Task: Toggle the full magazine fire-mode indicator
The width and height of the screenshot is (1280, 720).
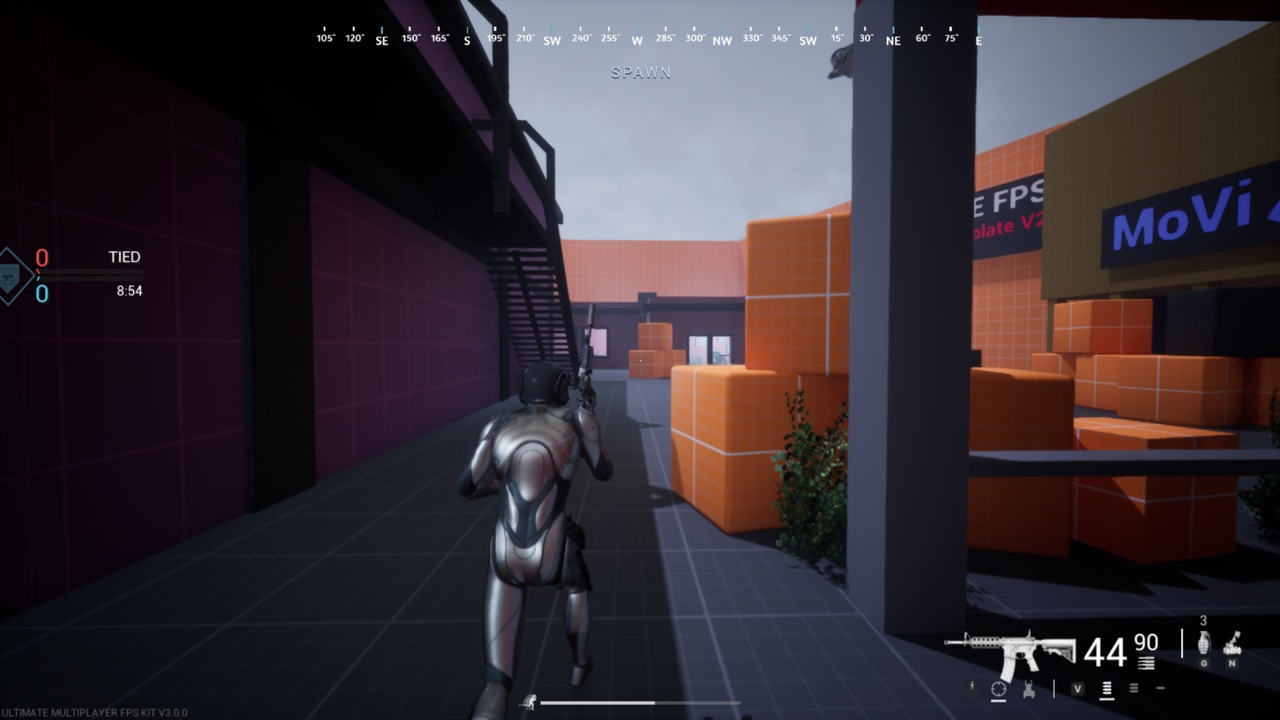Action: point(1107,690)
